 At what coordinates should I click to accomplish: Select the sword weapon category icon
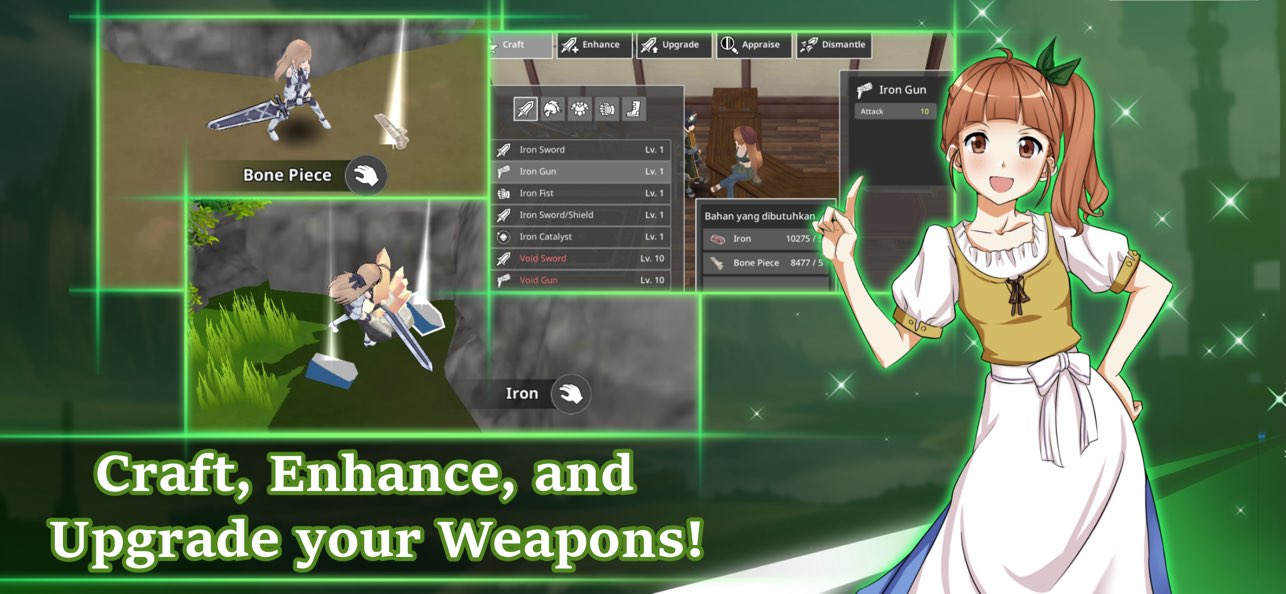(x=525, y=109)
